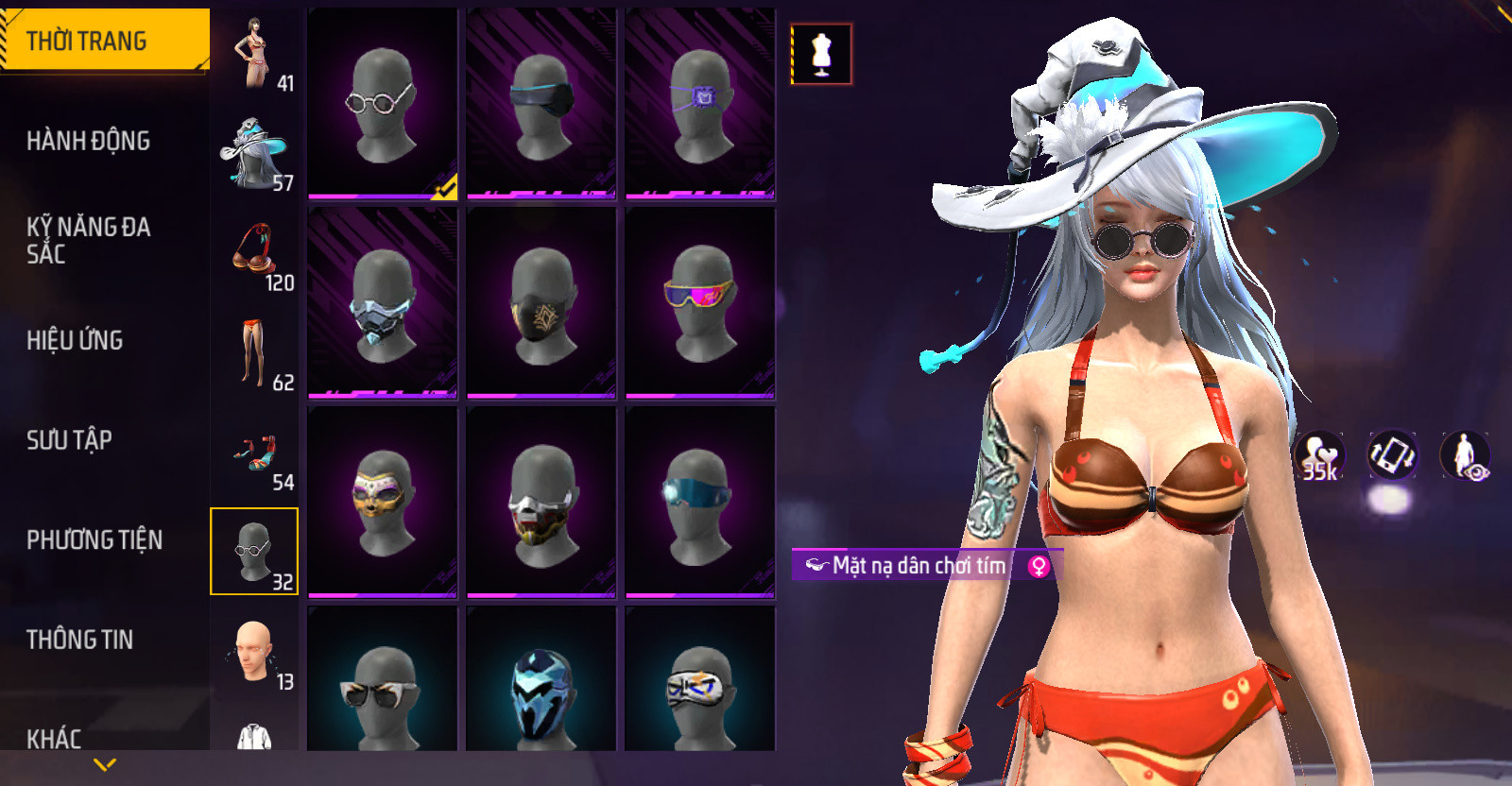The height and width of the screenshot is (786, 1512).
Task: Select the outfit sets category with 41 items
Action: coord(254,54)
